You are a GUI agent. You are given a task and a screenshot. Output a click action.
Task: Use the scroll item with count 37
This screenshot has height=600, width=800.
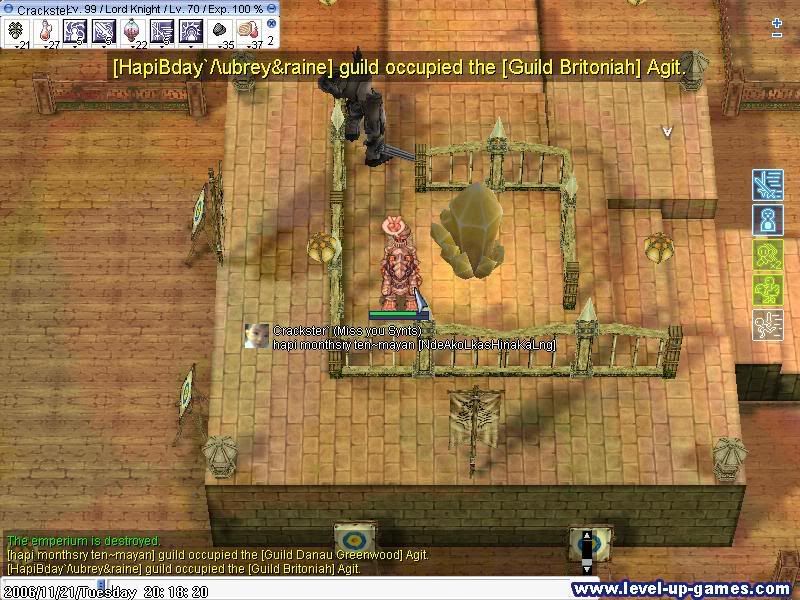(249, 32)
